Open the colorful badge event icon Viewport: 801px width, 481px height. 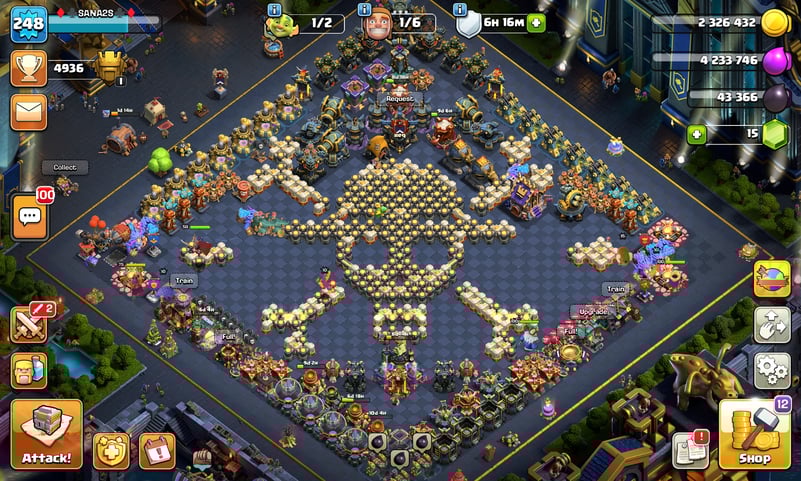771,279
